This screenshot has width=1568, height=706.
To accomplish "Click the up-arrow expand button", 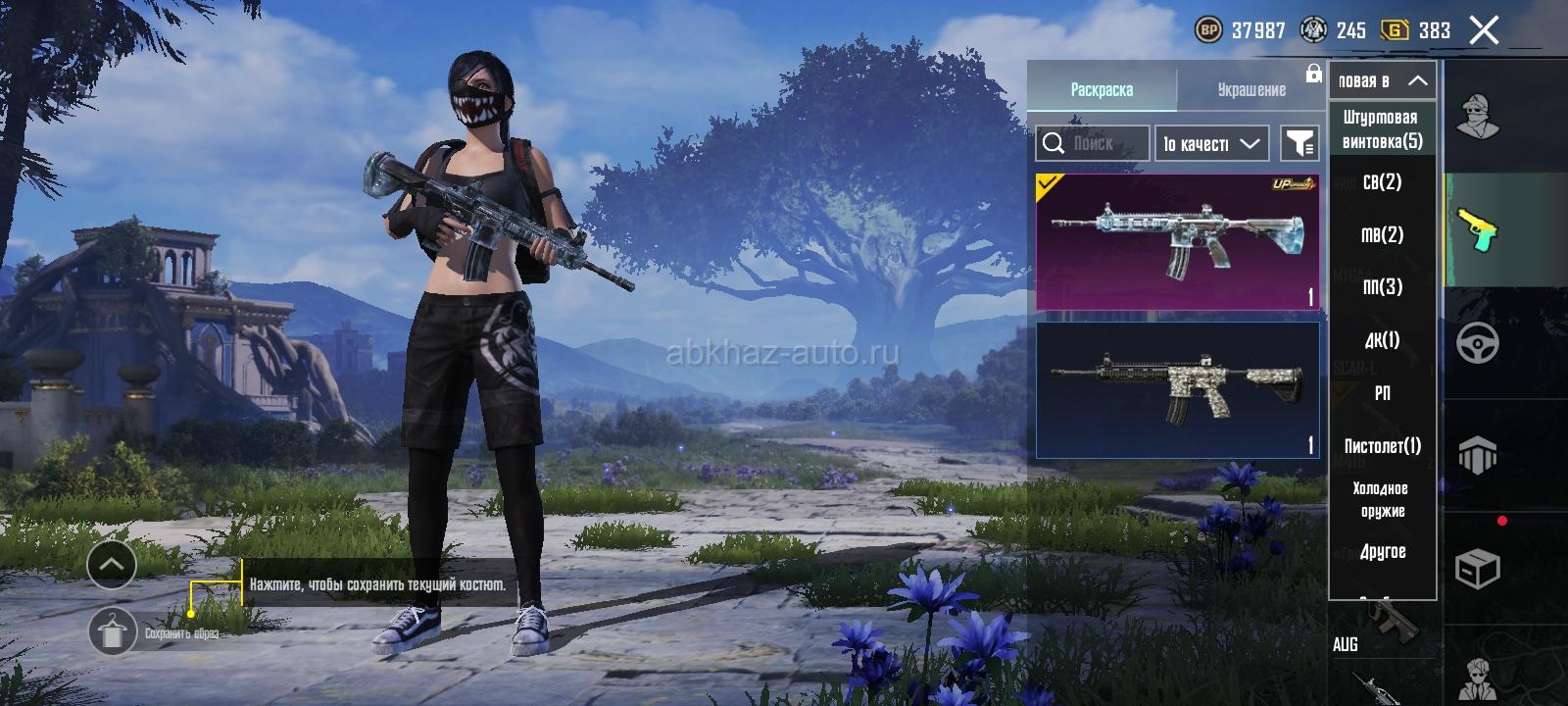I will pyautogui.click(x=112, y=564).
